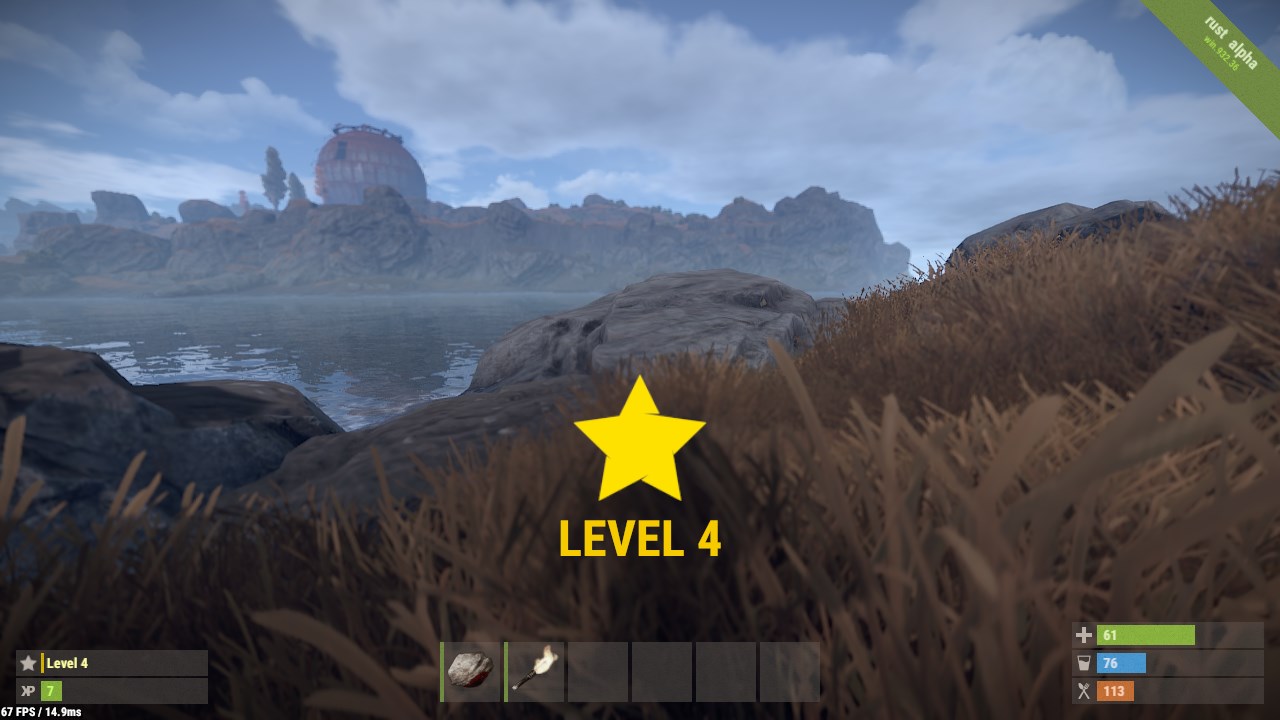Click the Level 4 star panel
Image resolution: width=1280 pixels, height=720 pixels.
112,663
